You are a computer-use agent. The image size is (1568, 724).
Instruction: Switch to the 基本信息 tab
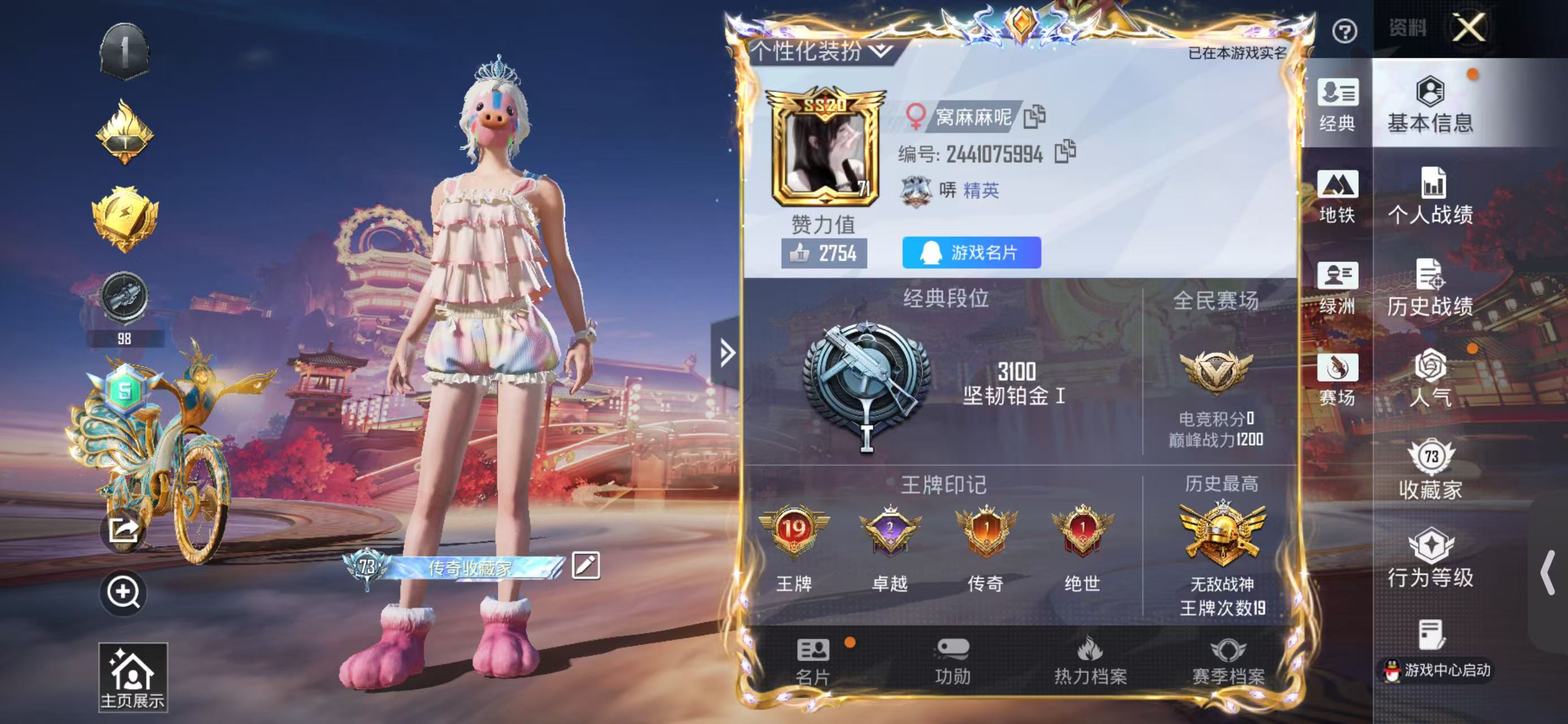click(1430, 105)
